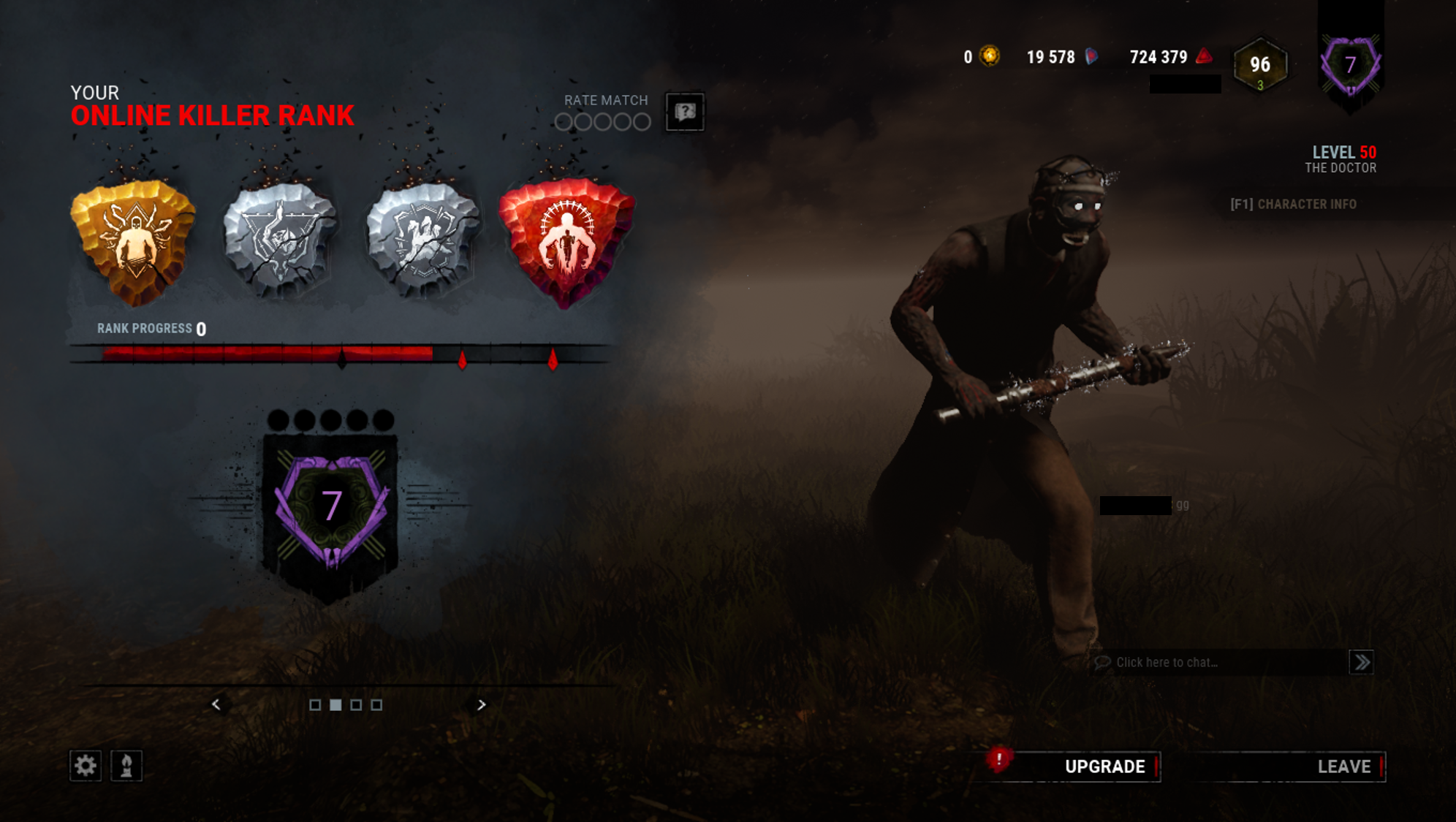
Task: Select the Bloodpoints icon
Action: [x=1202, y=56]
